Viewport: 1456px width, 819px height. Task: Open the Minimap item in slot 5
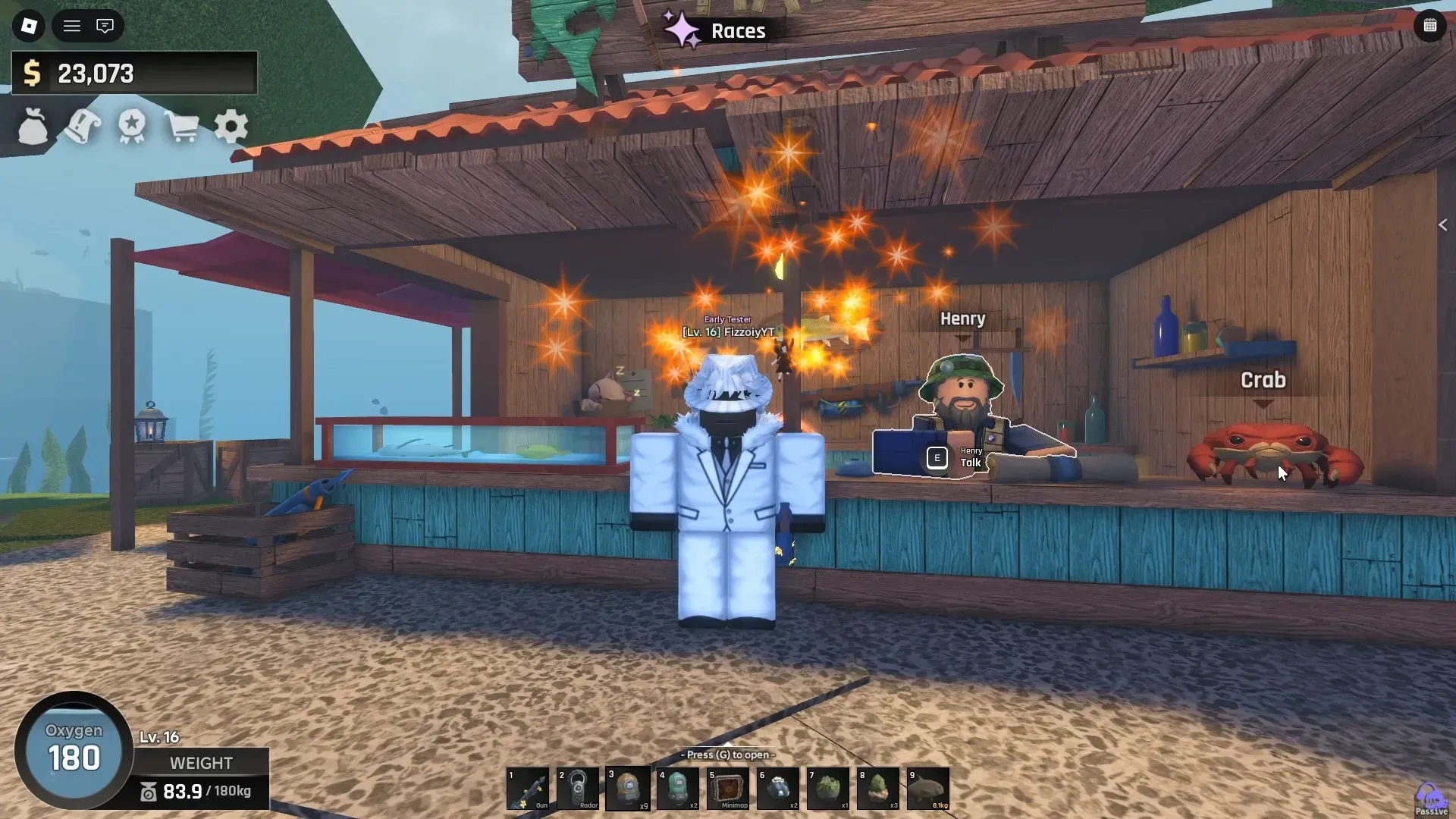point(729,789)
